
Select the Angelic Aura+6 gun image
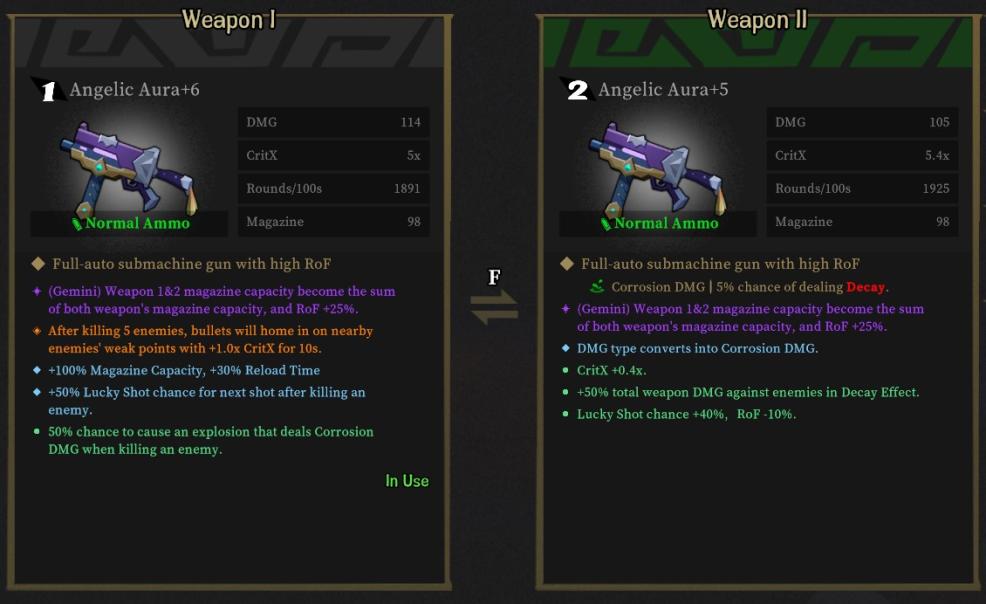pos(130,163)
